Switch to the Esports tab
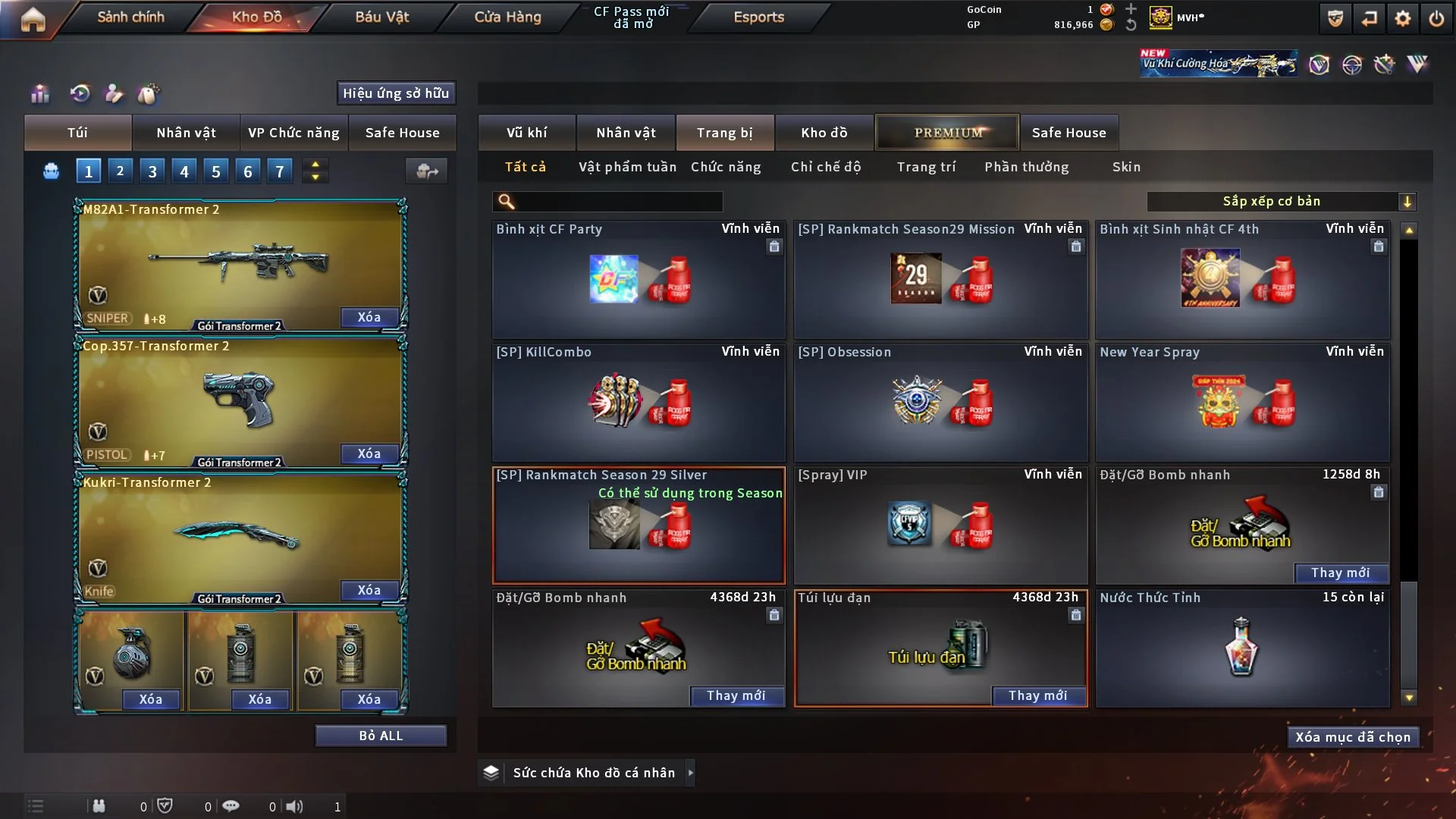This screenshot has height=819, width=1456. coord(758,17)
